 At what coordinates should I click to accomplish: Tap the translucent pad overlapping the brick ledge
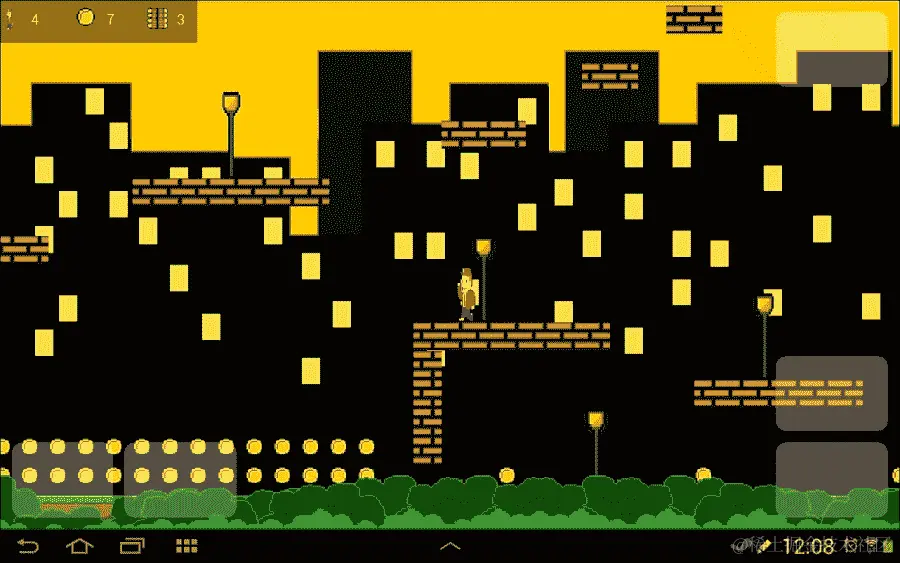(831, 393)
